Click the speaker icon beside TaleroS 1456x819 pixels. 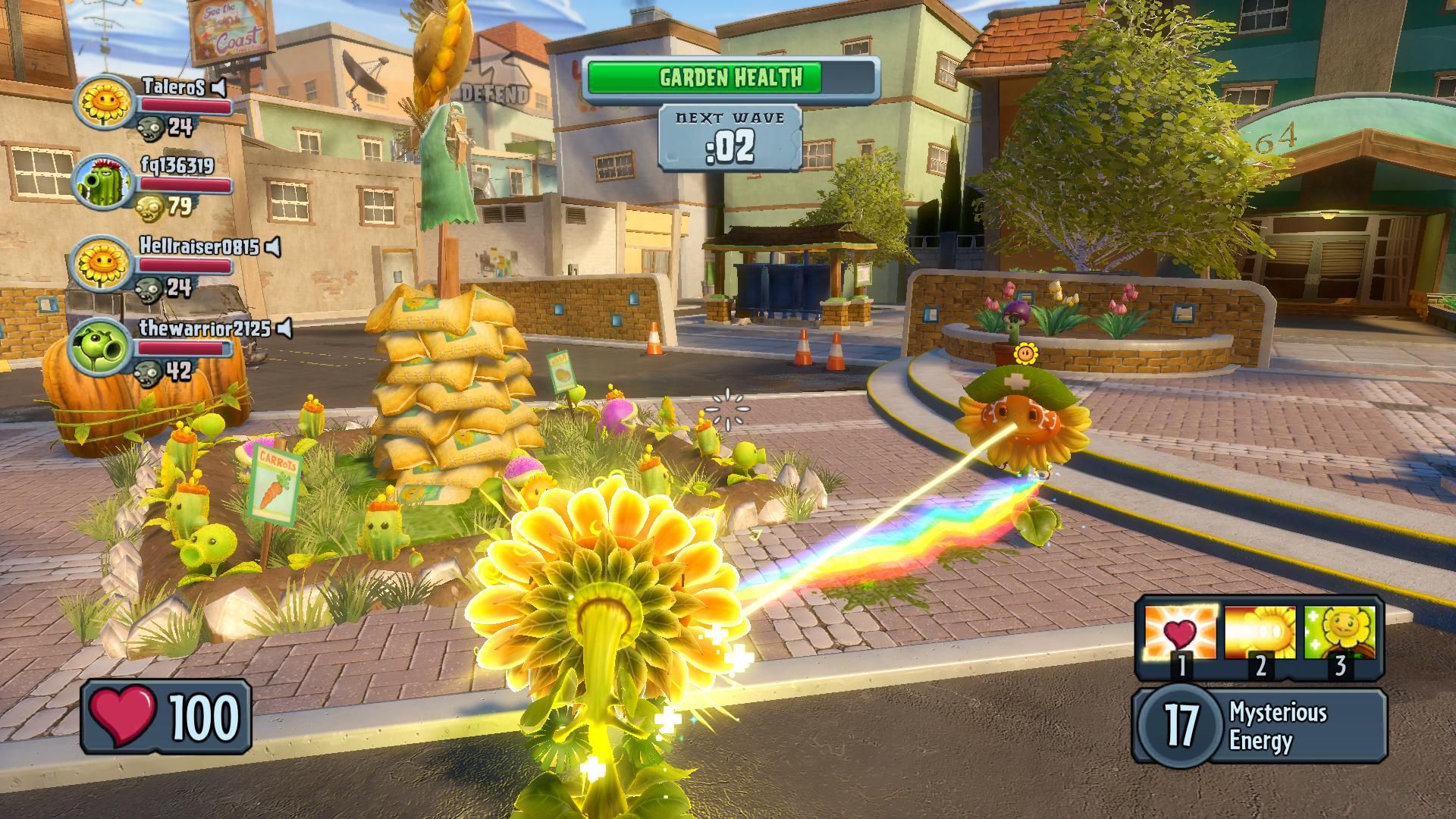[x=219, y=89]
